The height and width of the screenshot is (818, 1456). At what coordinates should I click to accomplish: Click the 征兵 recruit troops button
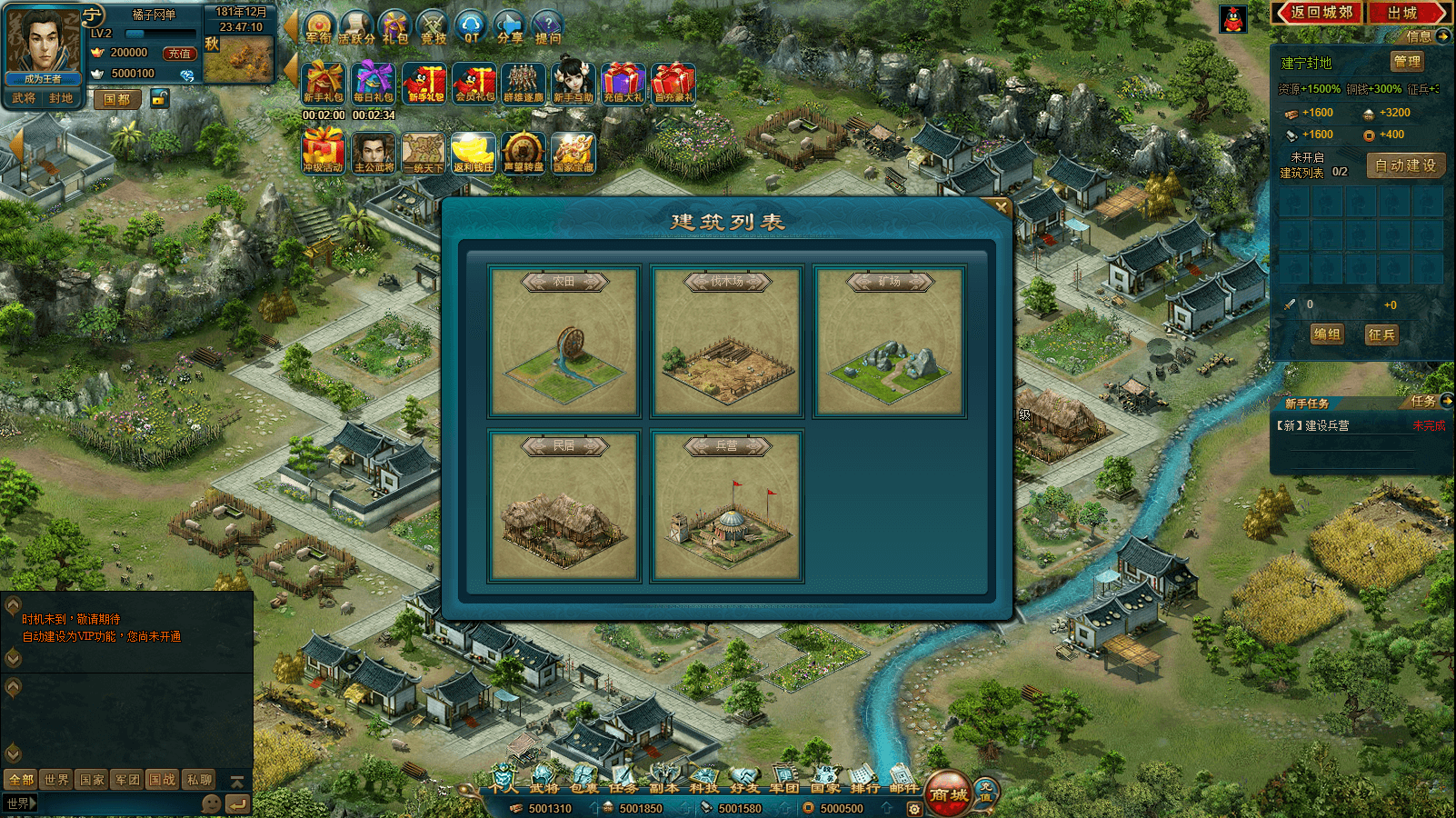[x=1381, y=334]
